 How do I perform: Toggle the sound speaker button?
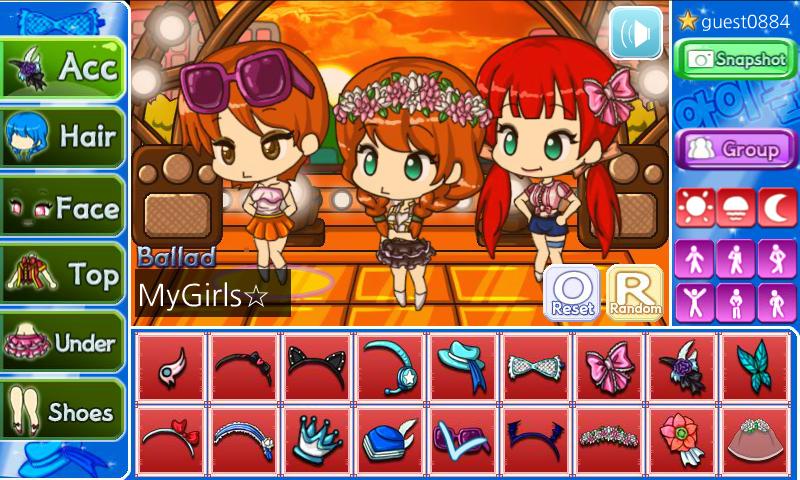click(x=636, y=33)
